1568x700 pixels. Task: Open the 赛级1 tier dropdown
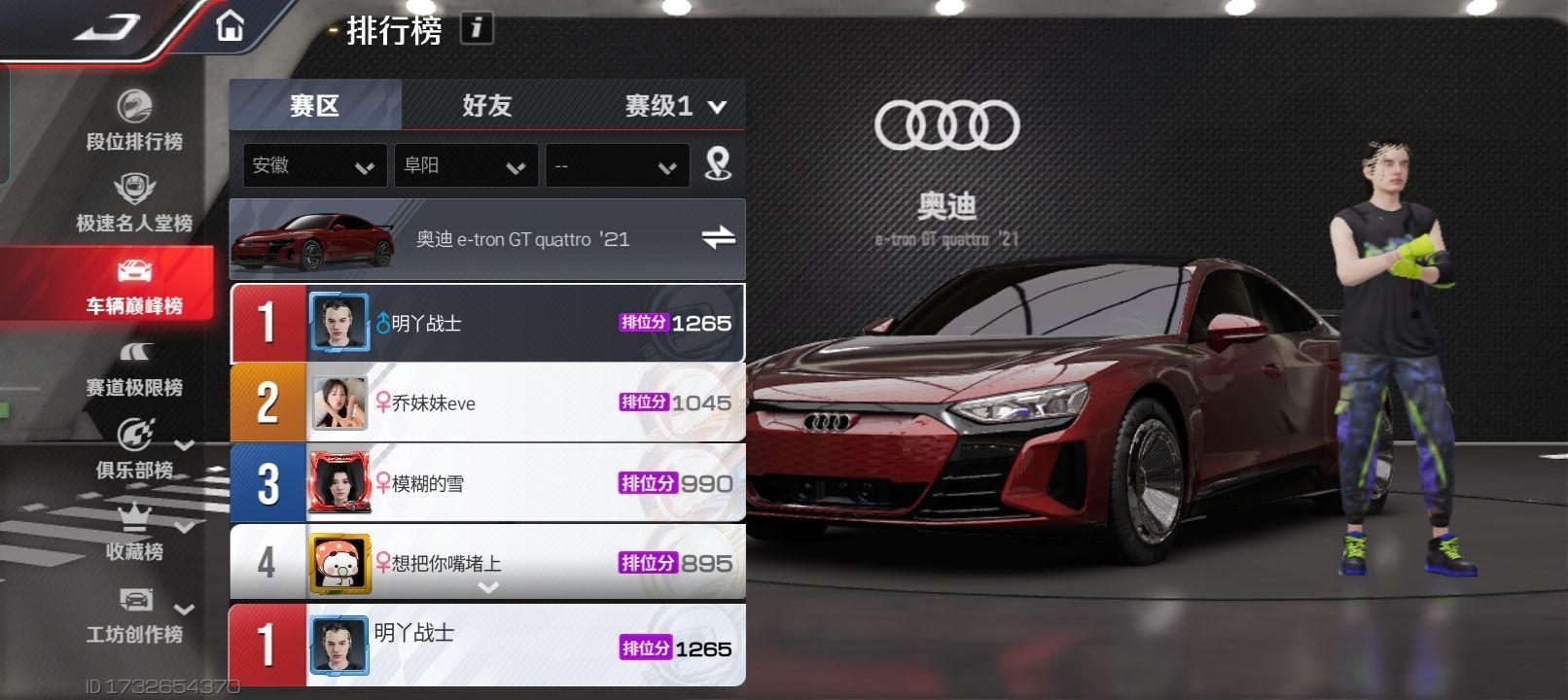click(x=675, y=106)
